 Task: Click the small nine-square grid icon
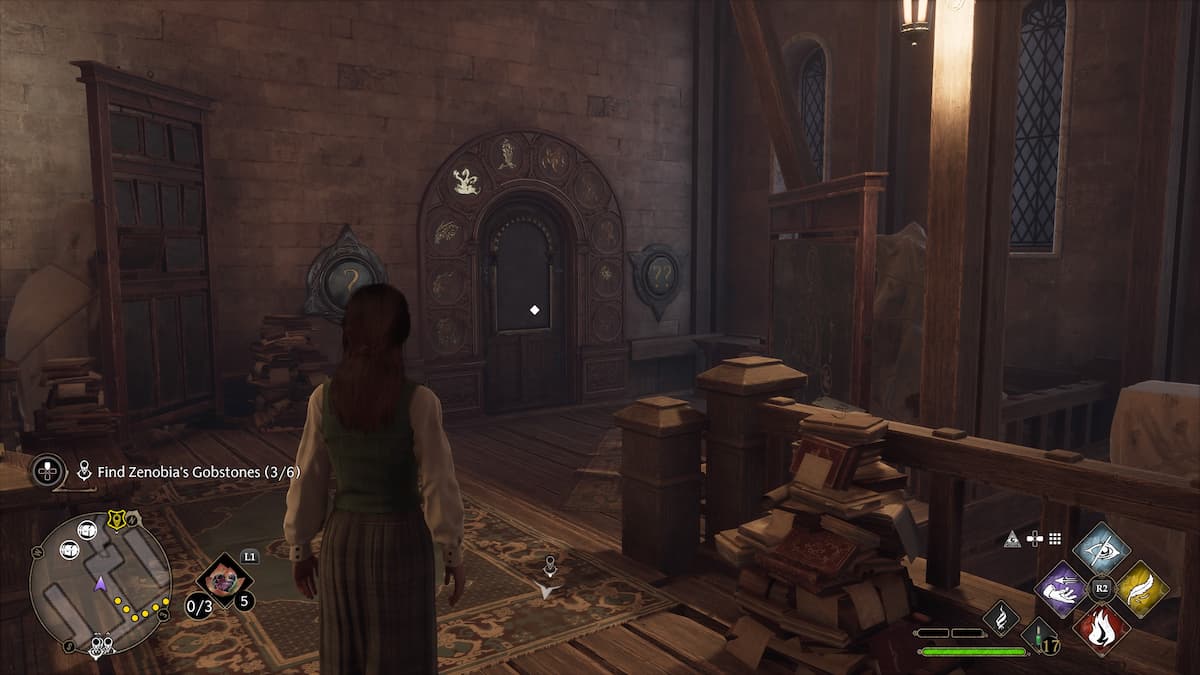coord(1053,539)
